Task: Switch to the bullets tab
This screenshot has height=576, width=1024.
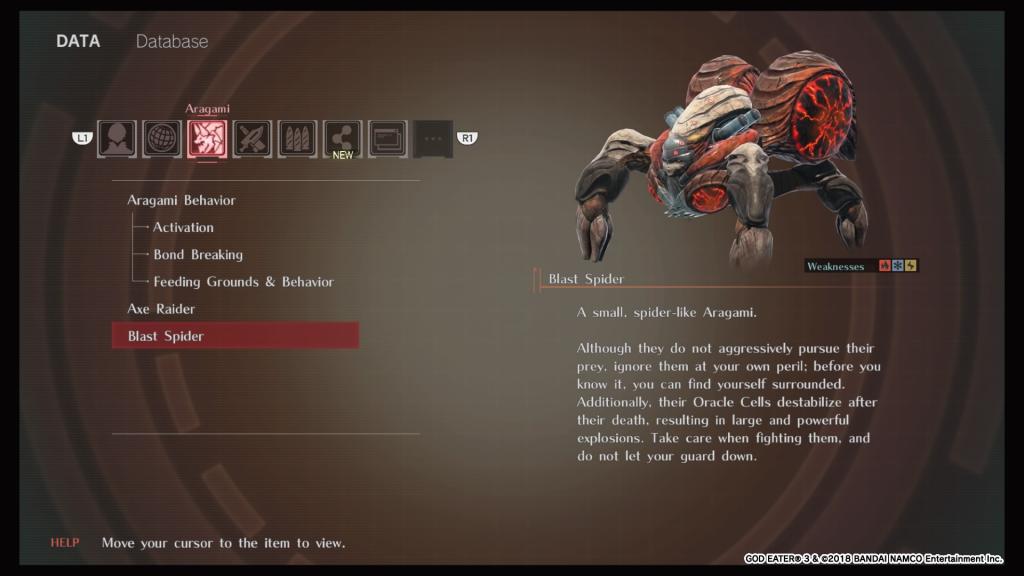Action: (x=297, y=139)
